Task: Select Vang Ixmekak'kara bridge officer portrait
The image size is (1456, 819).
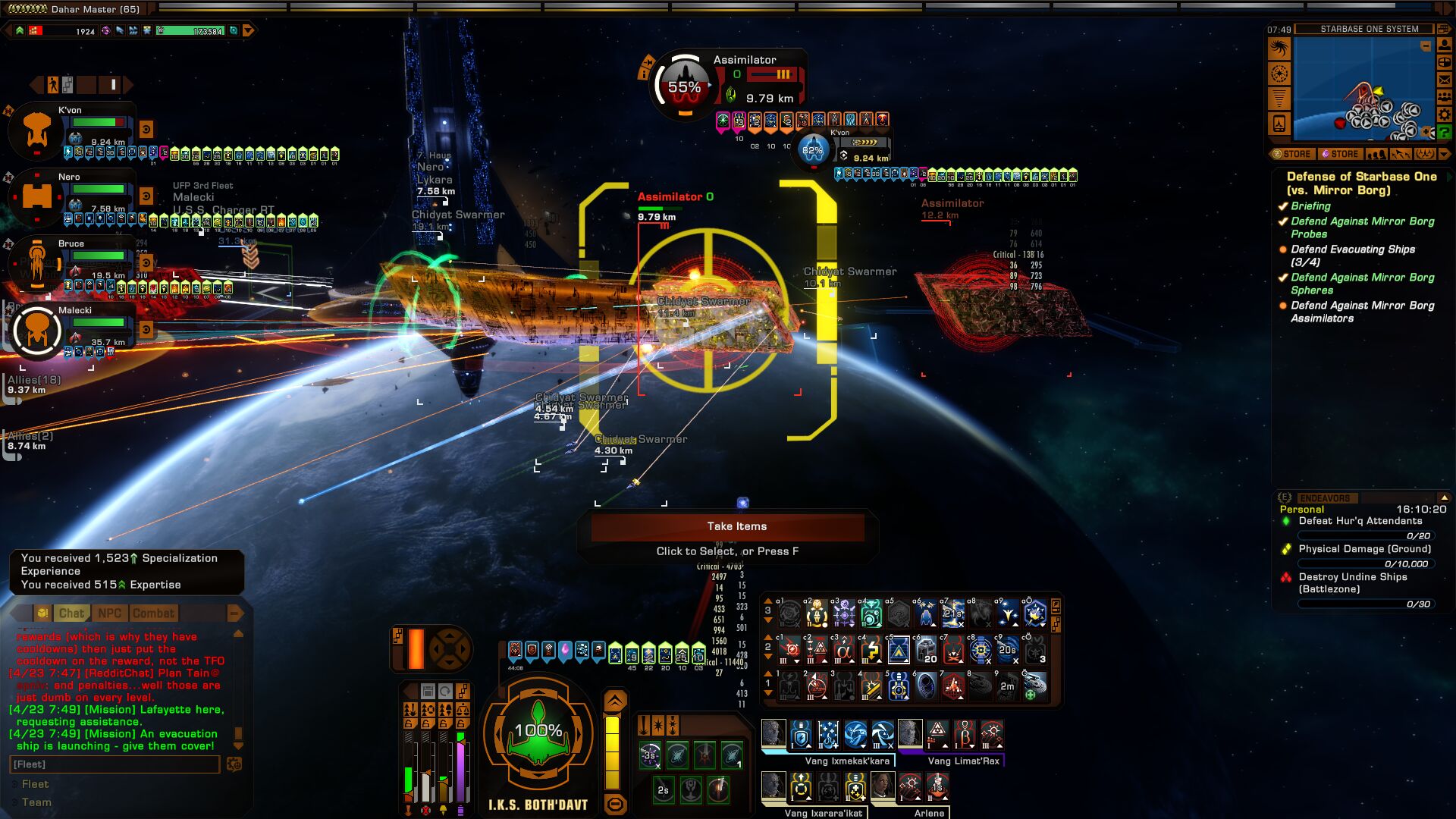Action: point(773,734)
